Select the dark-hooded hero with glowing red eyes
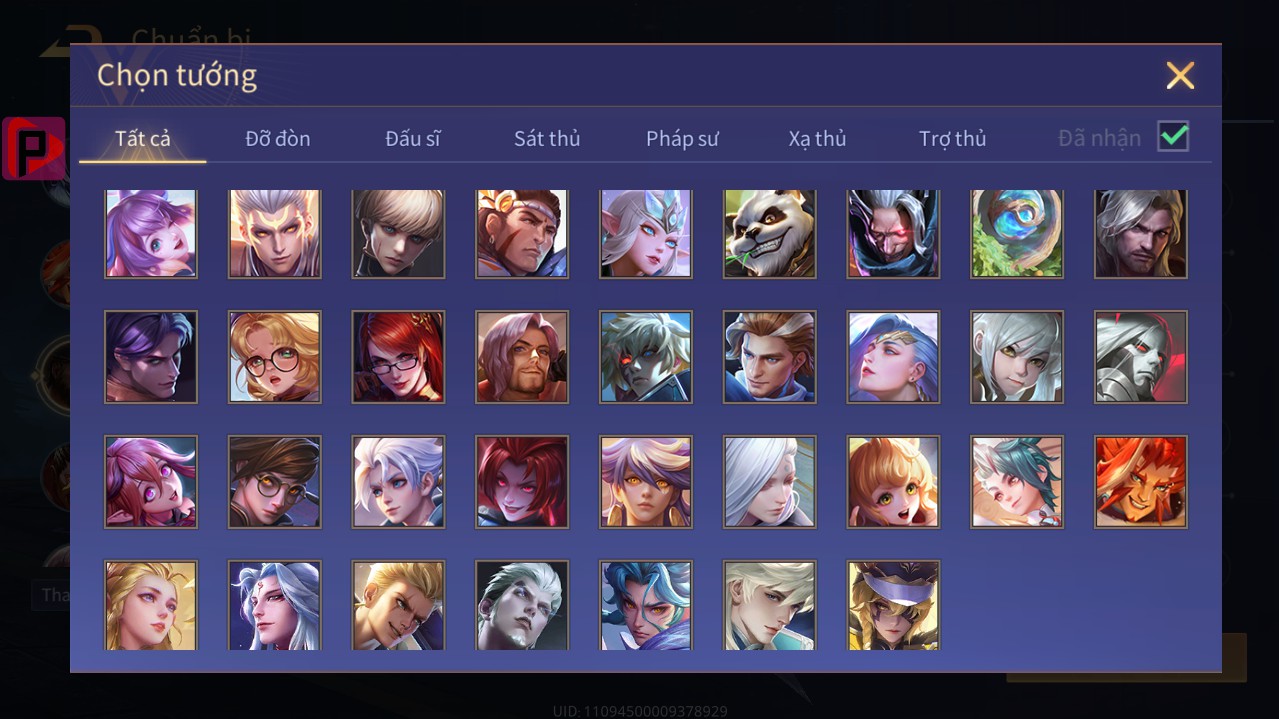This screenshot has height=719, width=1279. 893,233
